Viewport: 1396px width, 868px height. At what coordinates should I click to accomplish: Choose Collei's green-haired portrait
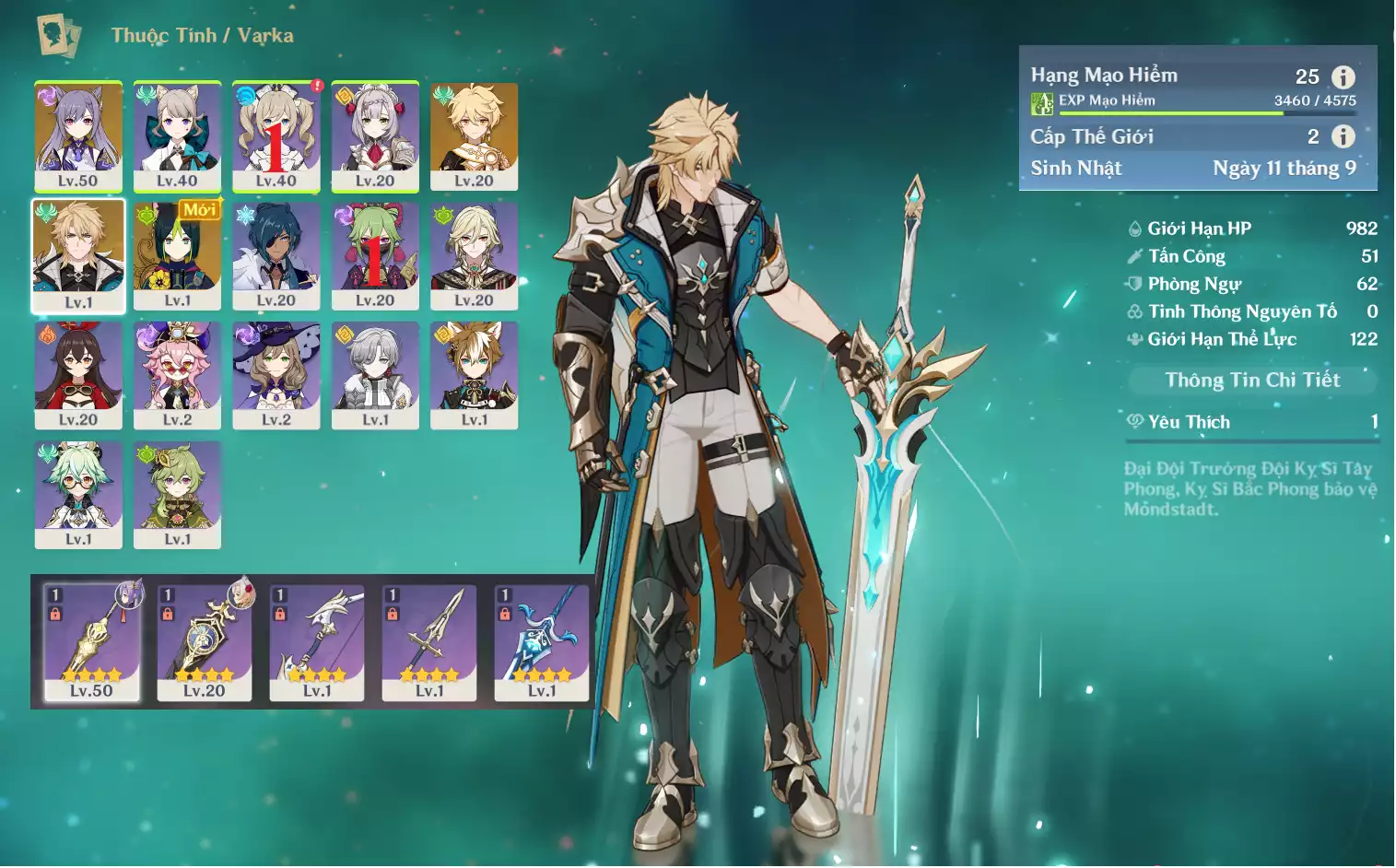point(177,494)
